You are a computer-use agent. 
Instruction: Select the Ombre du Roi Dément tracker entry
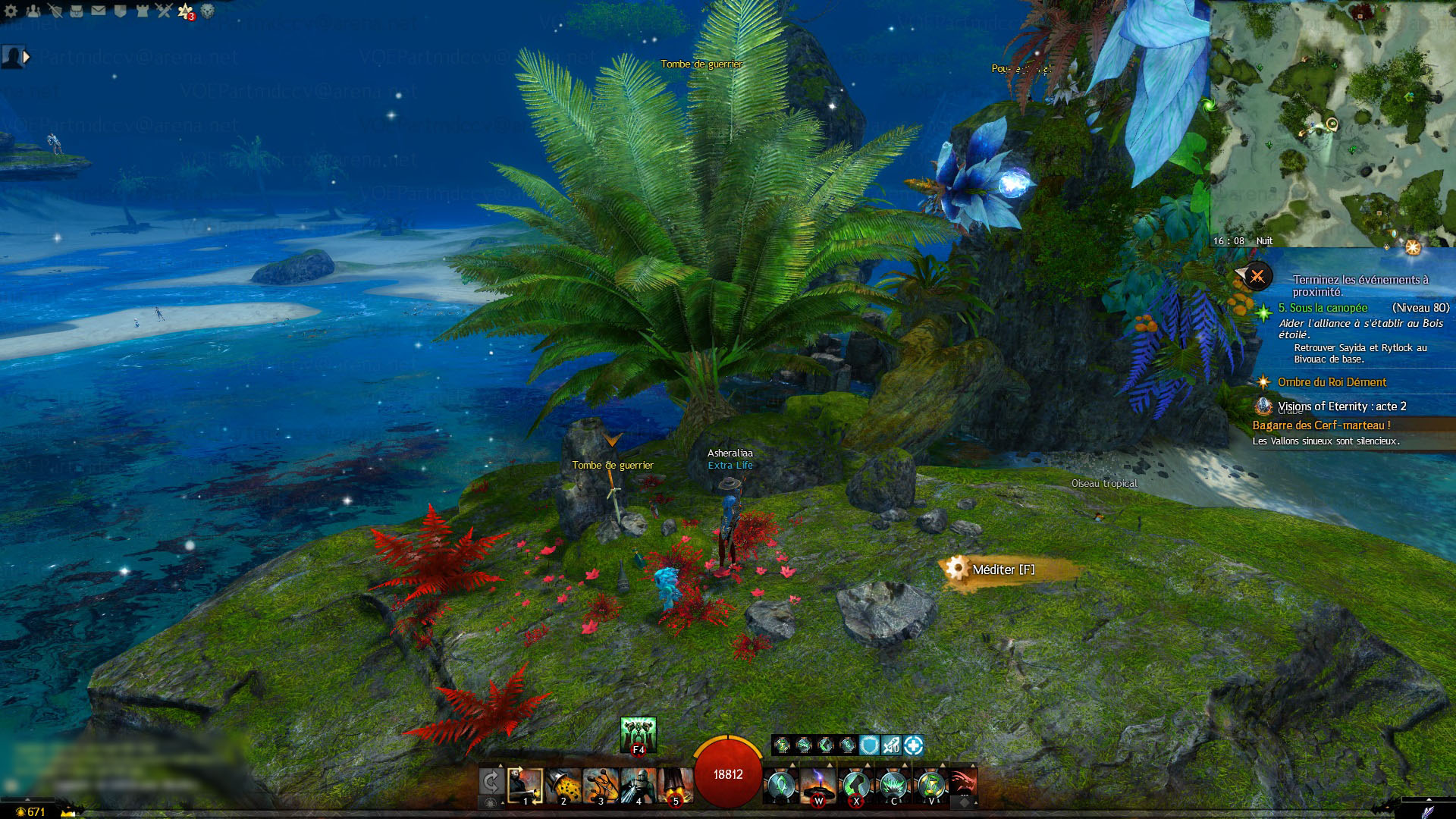[x=1332, y=382]
